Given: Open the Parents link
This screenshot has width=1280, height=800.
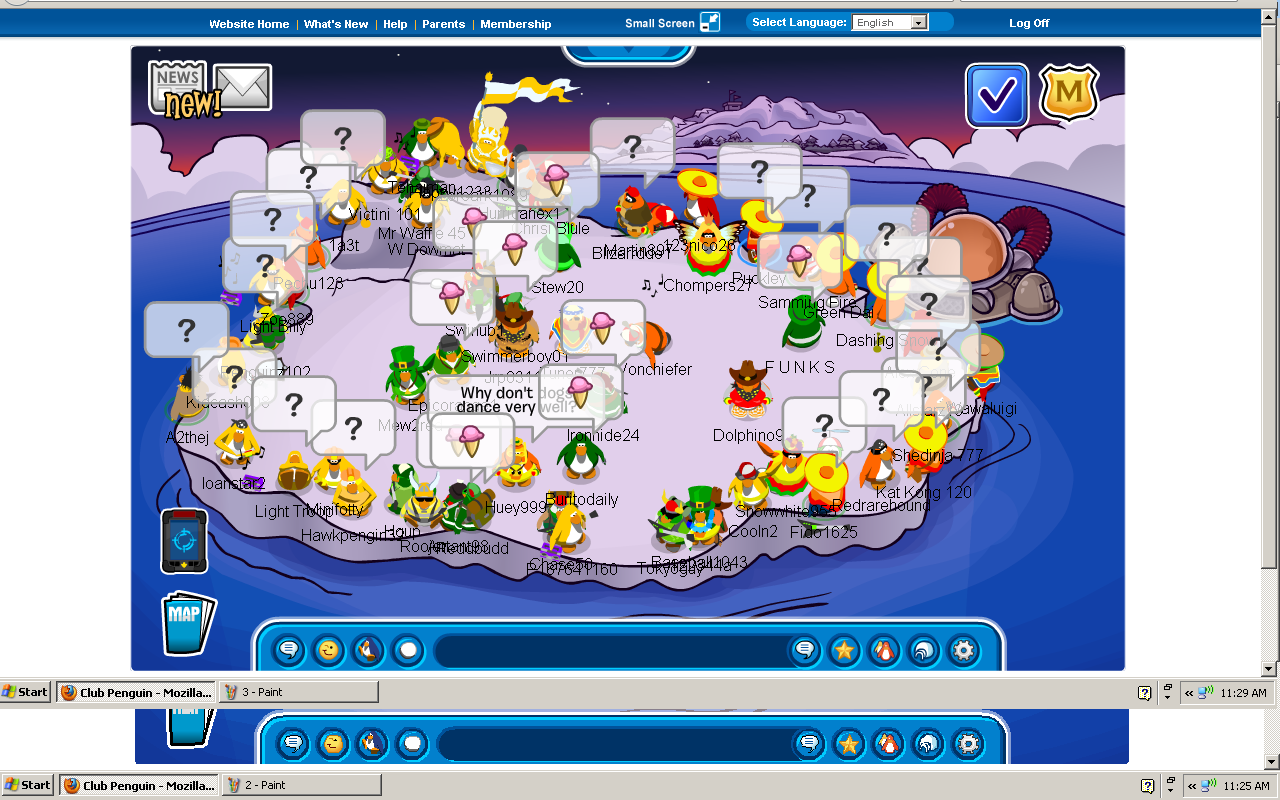Looking at the screenshot, I should coord(443,24).
